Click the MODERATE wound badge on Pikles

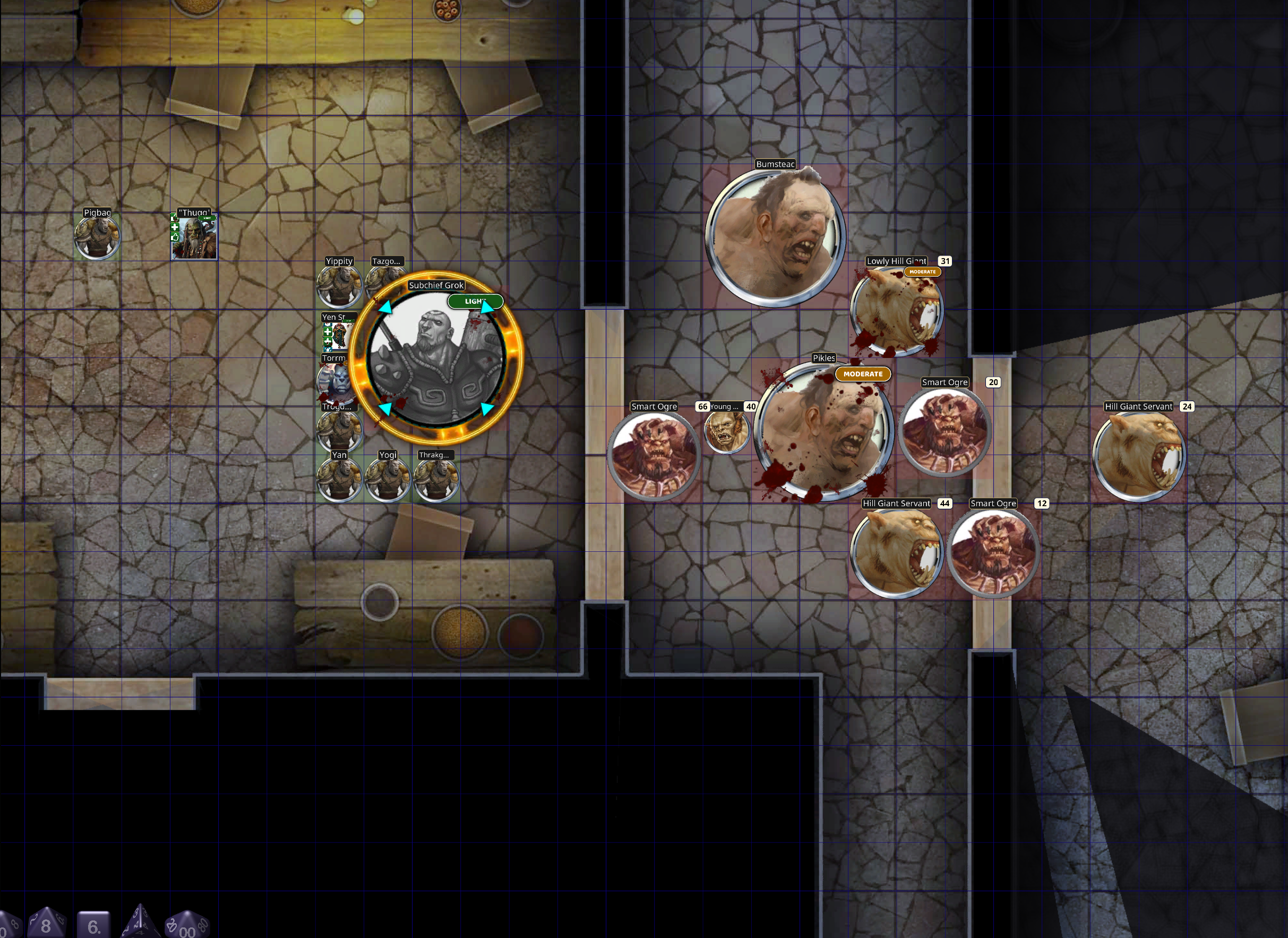[x=864, y=374]
